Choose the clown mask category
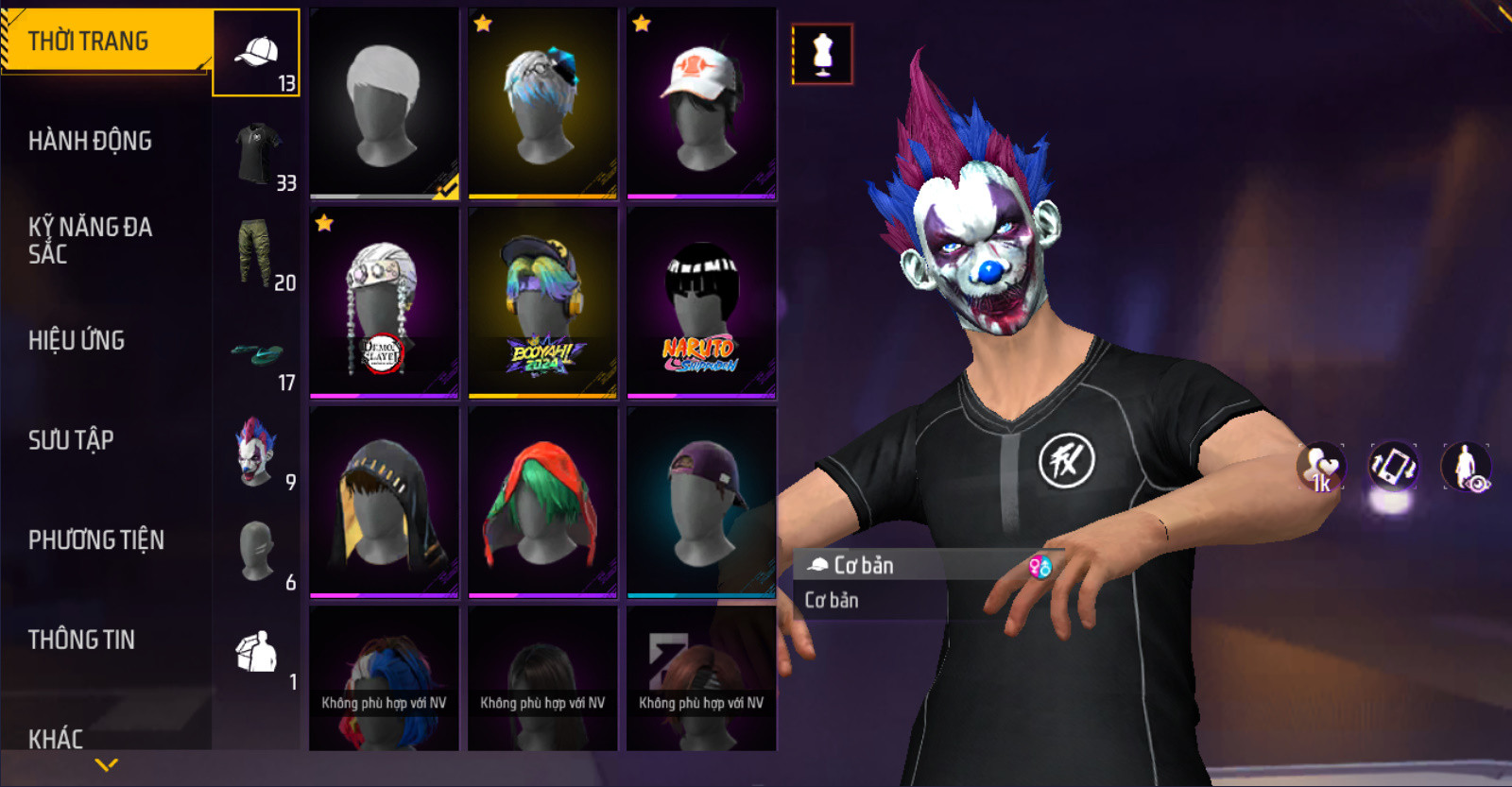Viewport: 1512px width, 787px height. click(x=256, y=453)
